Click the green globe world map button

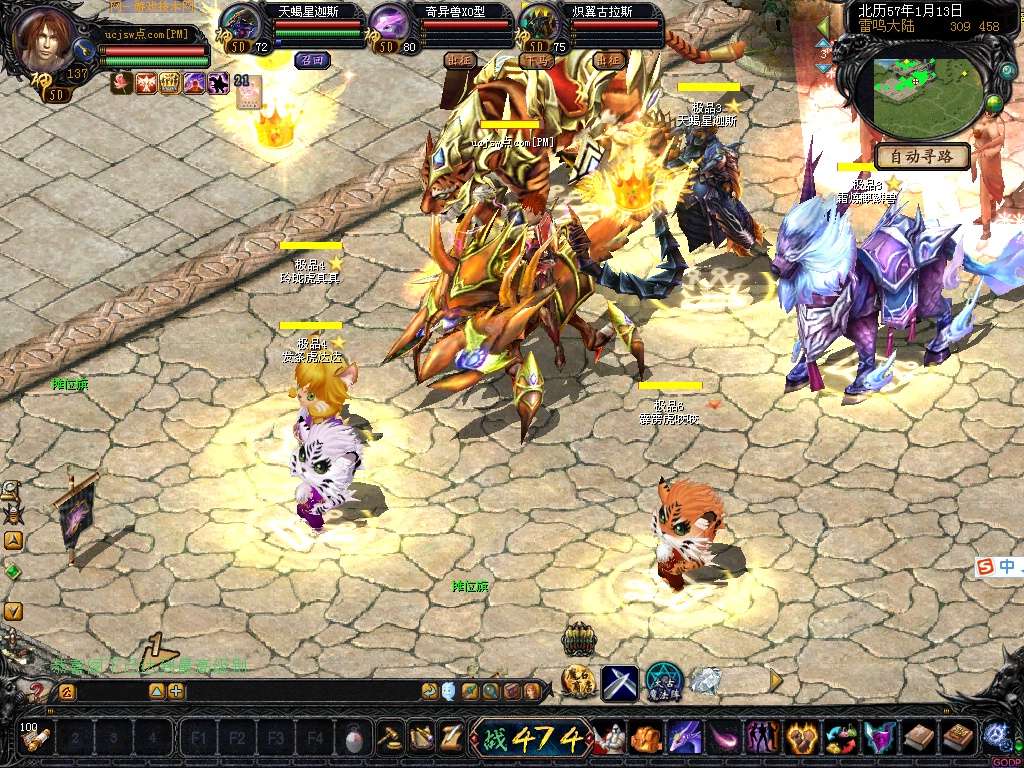coord(994,106)
